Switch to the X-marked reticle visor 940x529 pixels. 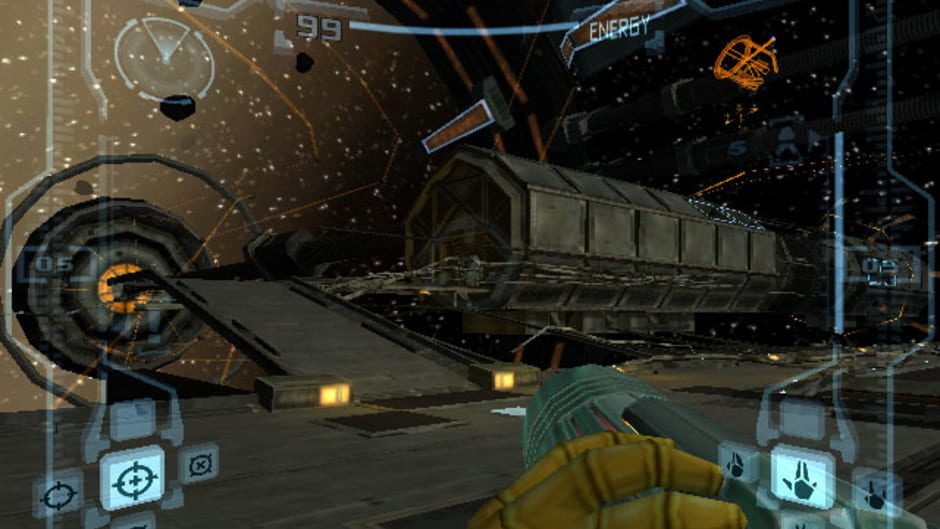199,464
